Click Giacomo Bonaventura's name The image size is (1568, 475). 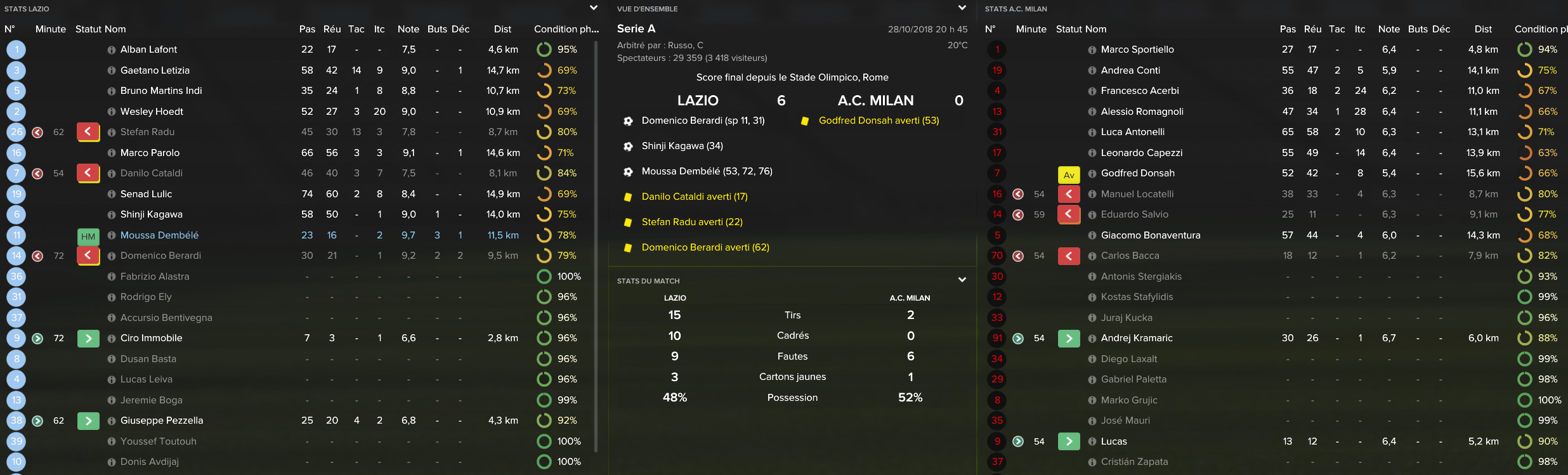click(1151, 235)
